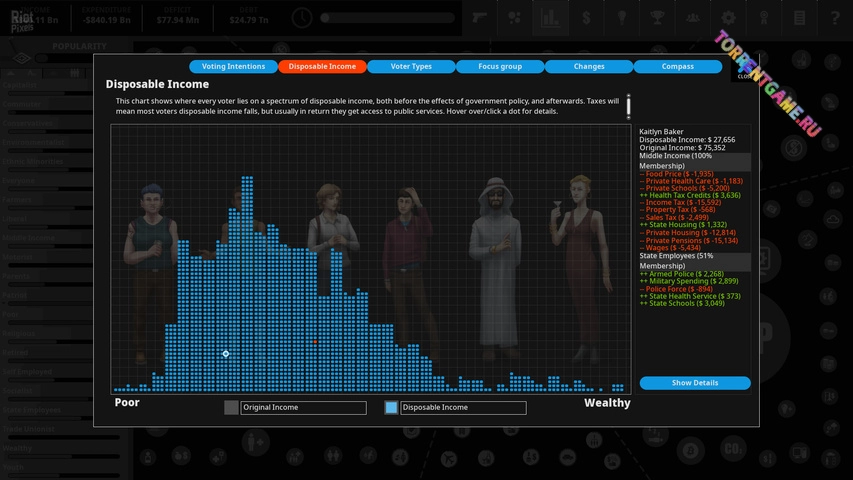Click the description text scrollbar
The width and height of the screenshot is (853, 480).
tap(629, 106)
